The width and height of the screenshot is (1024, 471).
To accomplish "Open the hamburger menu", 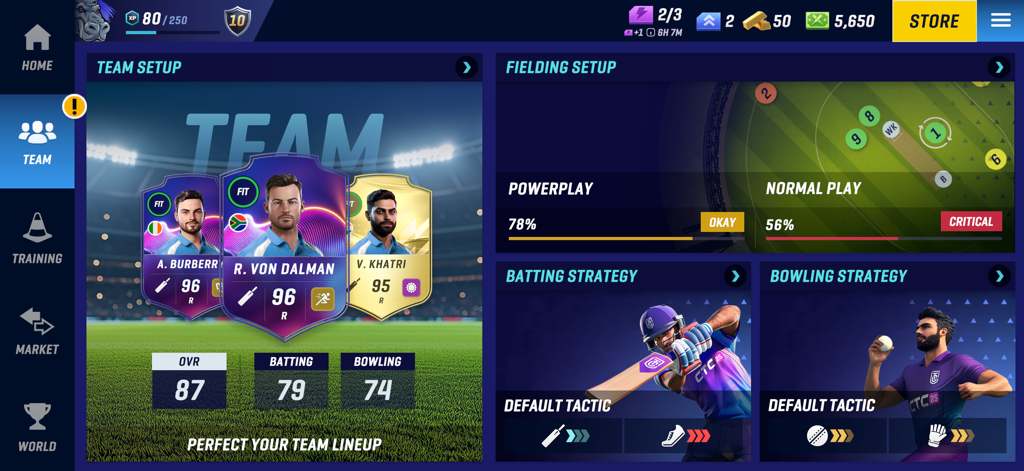I will coord(1000,21).
